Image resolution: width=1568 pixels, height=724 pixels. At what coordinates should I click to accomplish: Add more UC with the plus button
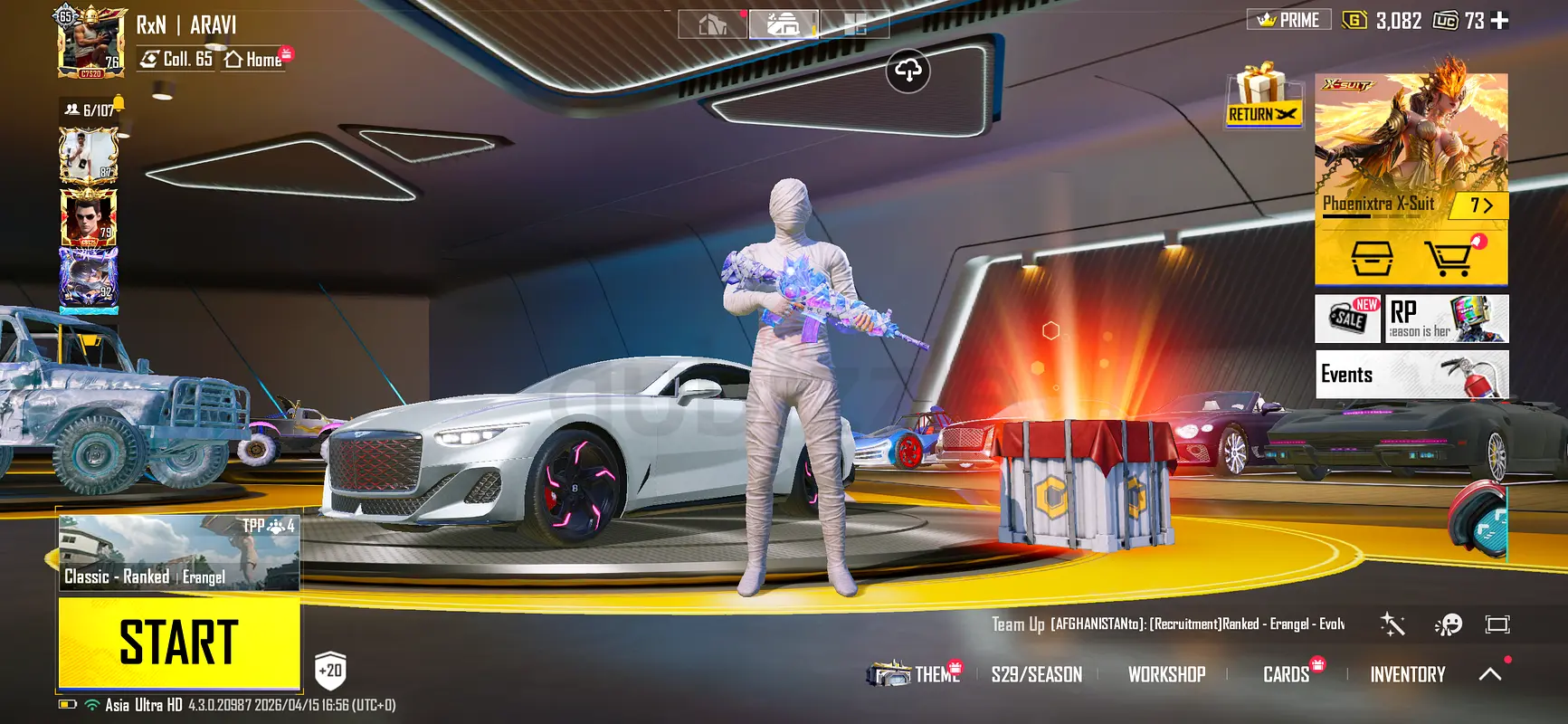[x=1499, y=20]
